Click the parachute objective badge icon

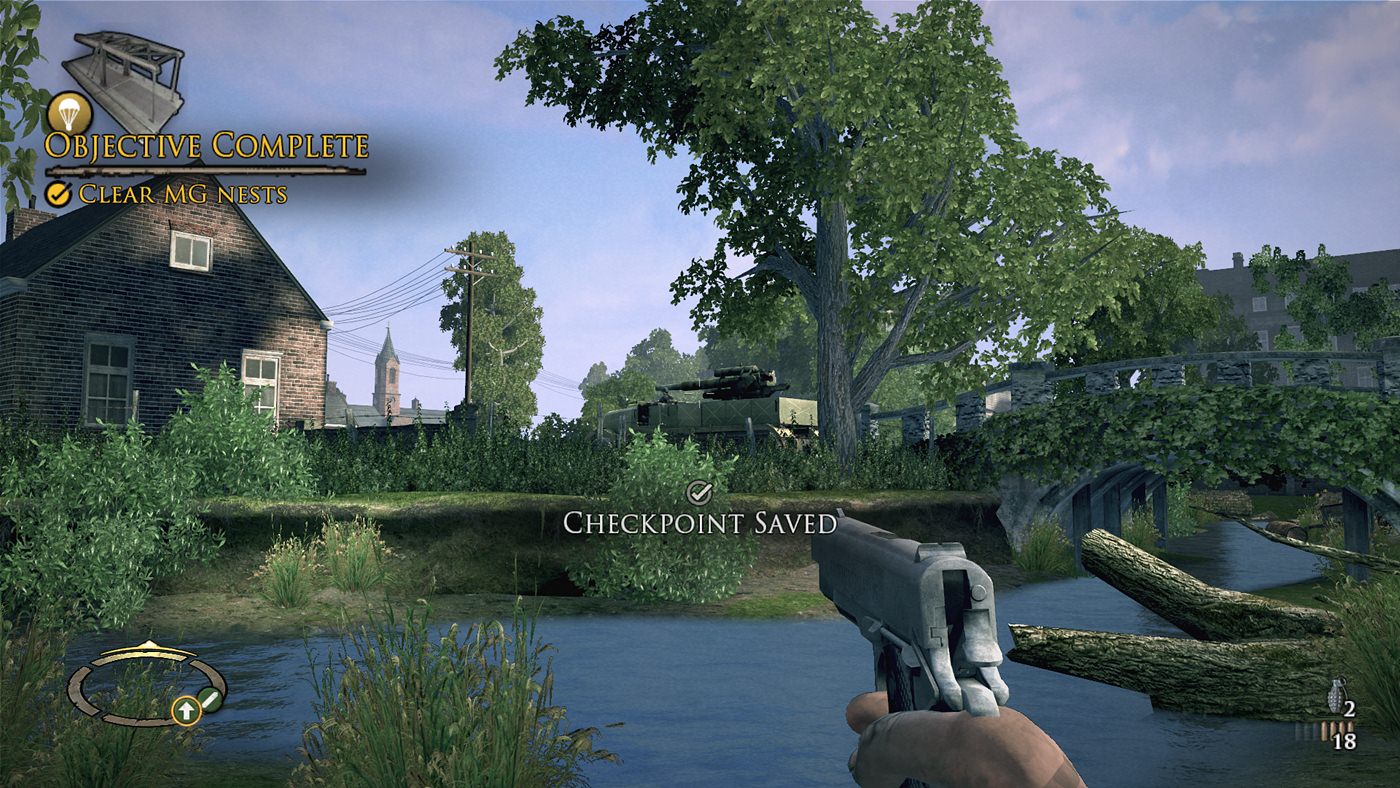(x=68, y=113)
